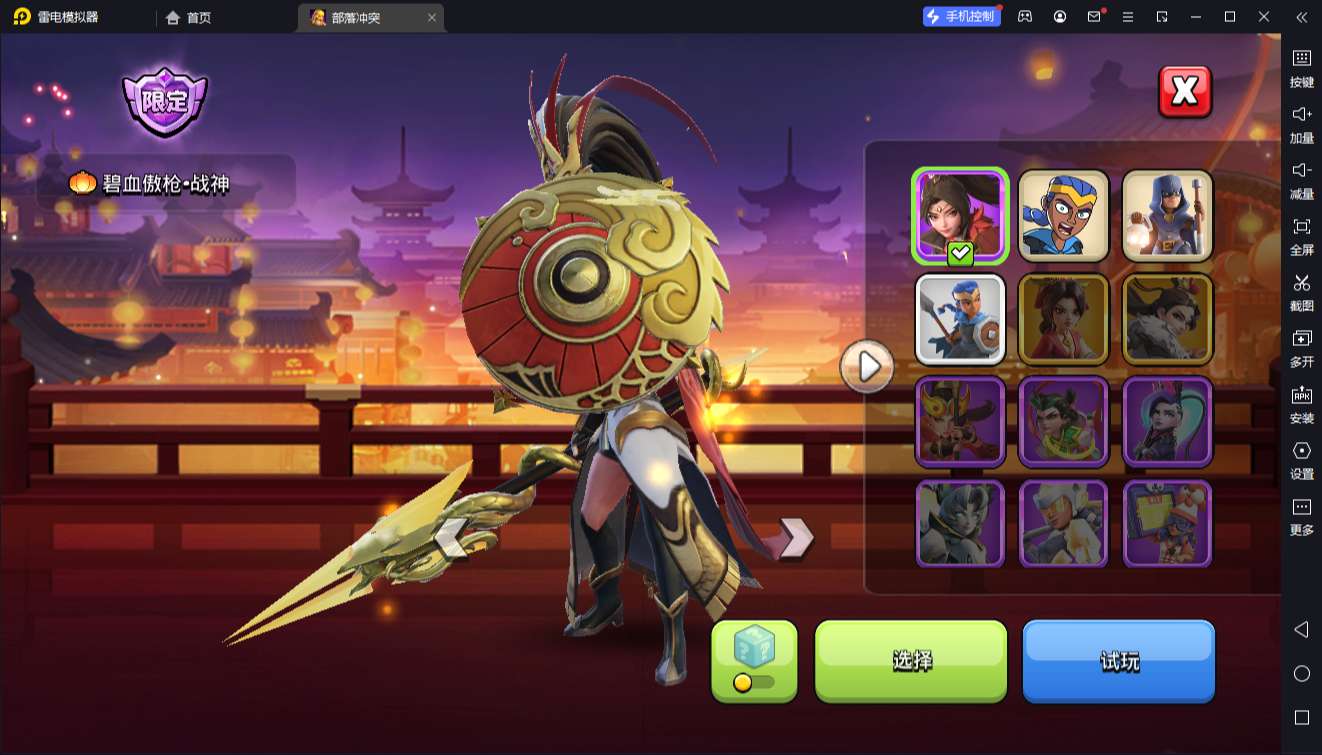Select the fur-collared skin in gold frame

pyautogui.click(x=1167, y=319)
